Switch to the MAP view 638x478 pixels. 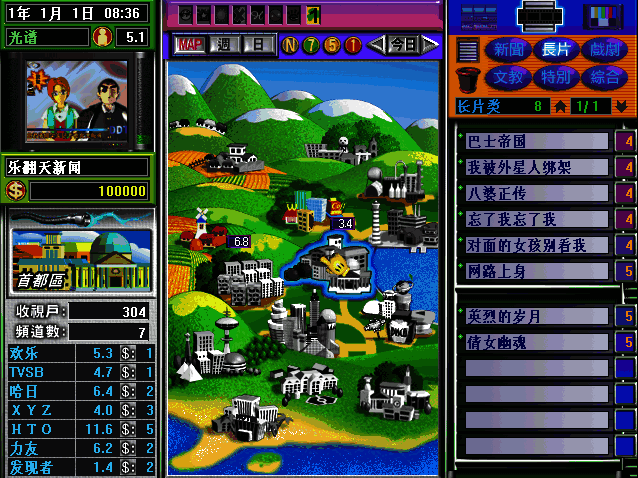pos(189,44)
